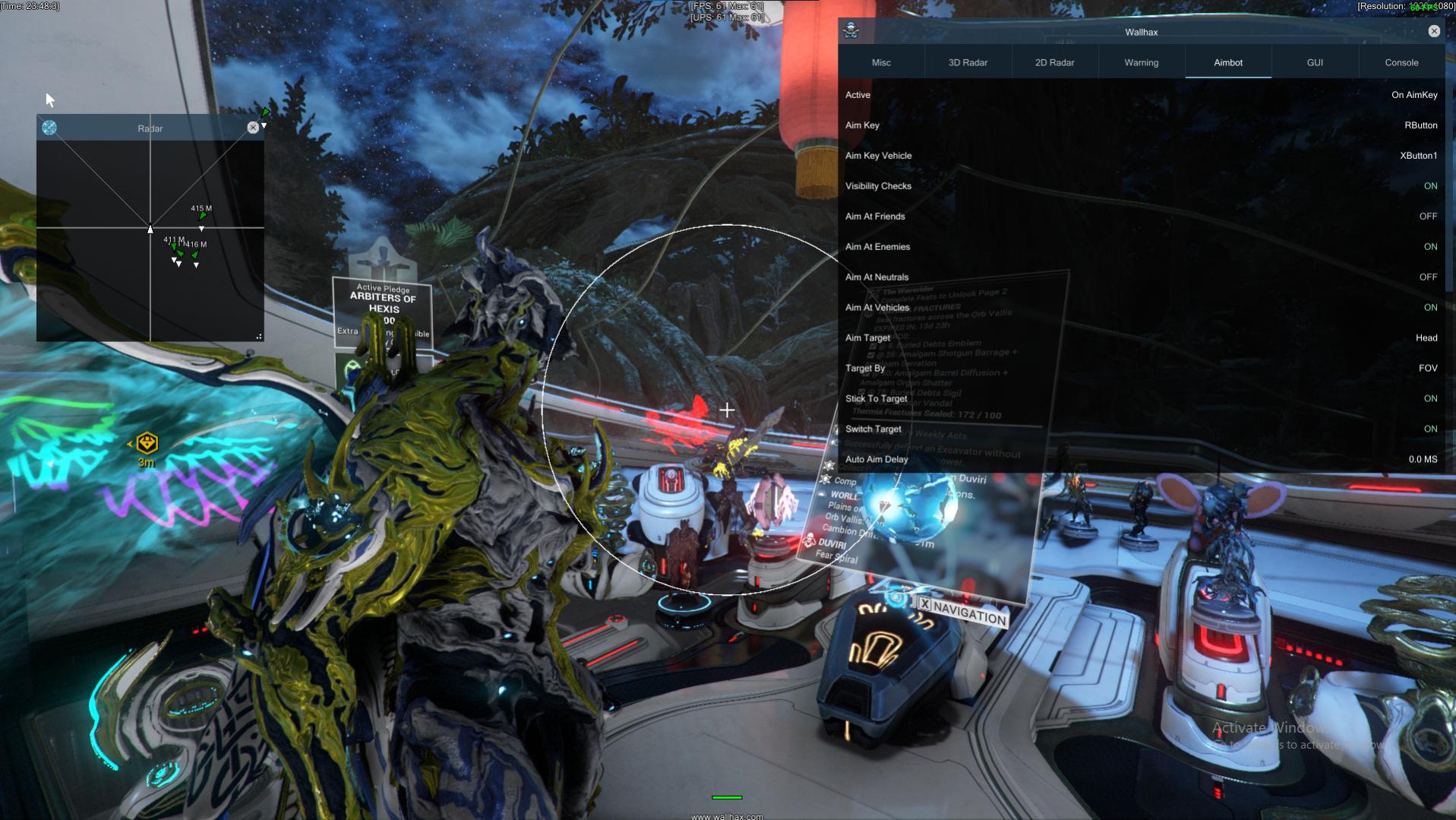Open the GUI tab
This screenshot has height=820, width=1456.
coord(1315,62)
